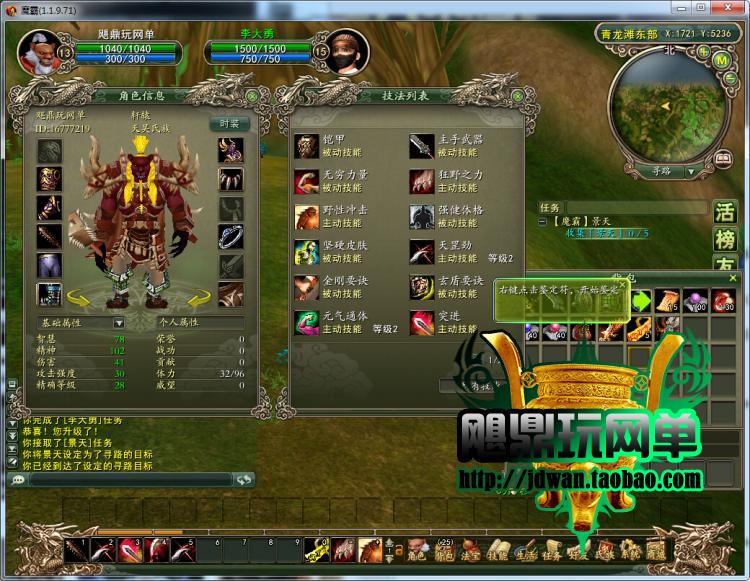Open the 基础属性 attribute dropdown
The width and height of the screenshot is (750, 581).
pyautogui.click(x=119, y=323)
